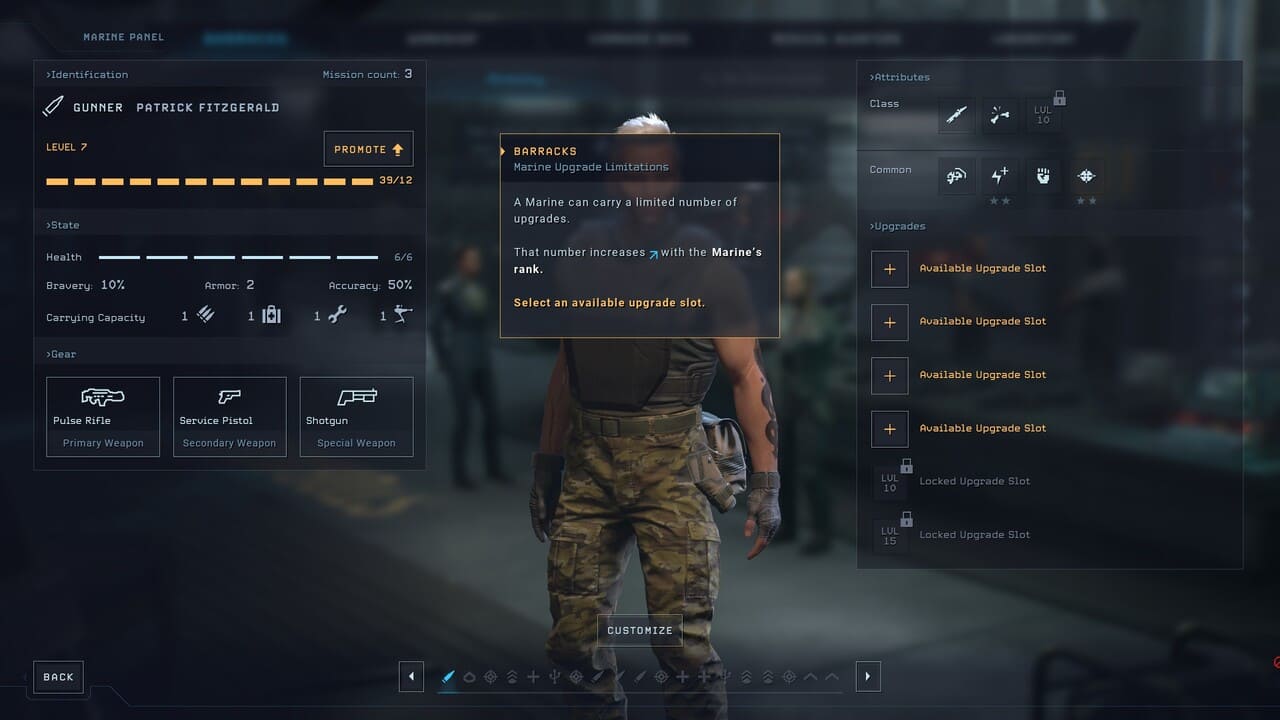Show the next marine with the right arrow
Screen dimensions: 1280x720
point(867,677)
